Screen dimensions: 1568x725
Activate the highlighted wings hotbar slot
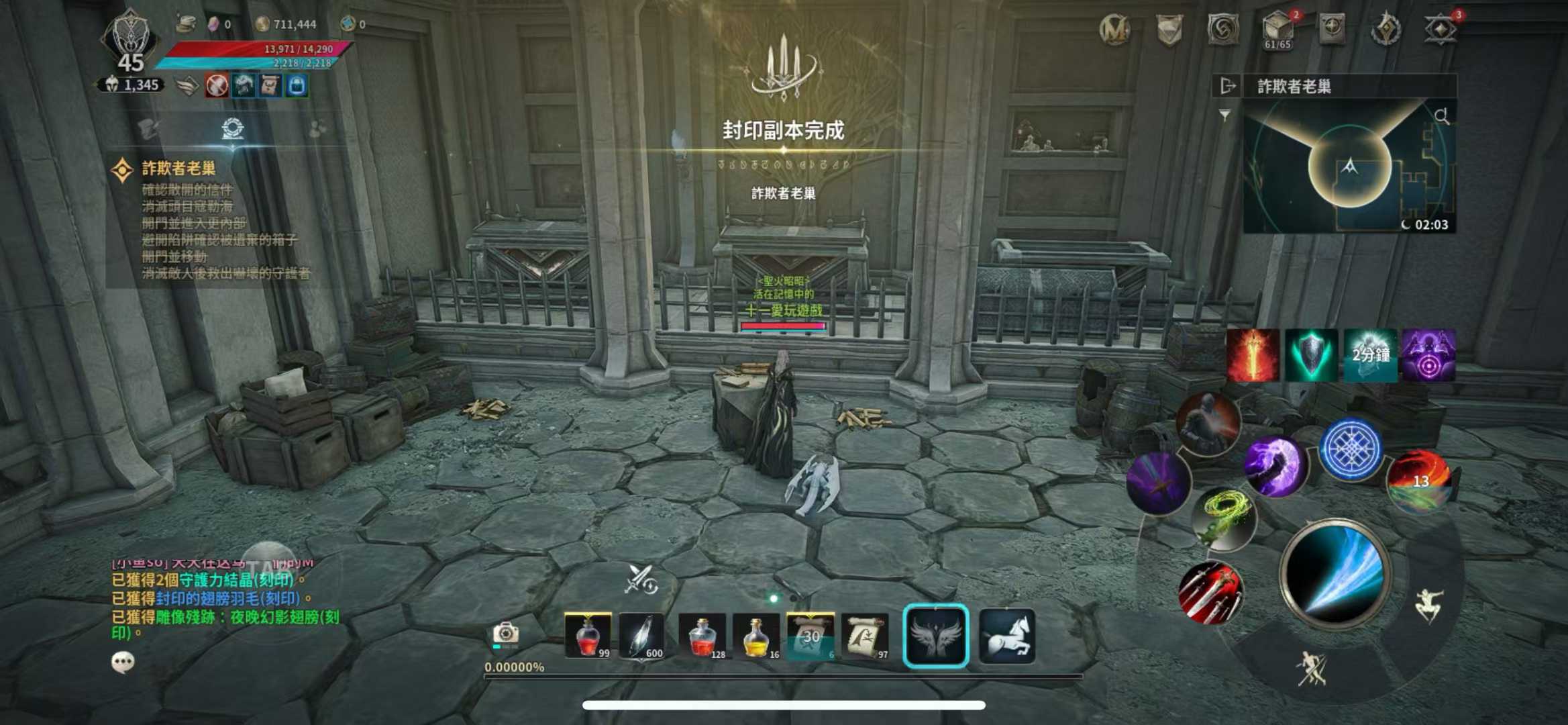tap(936, 636)
